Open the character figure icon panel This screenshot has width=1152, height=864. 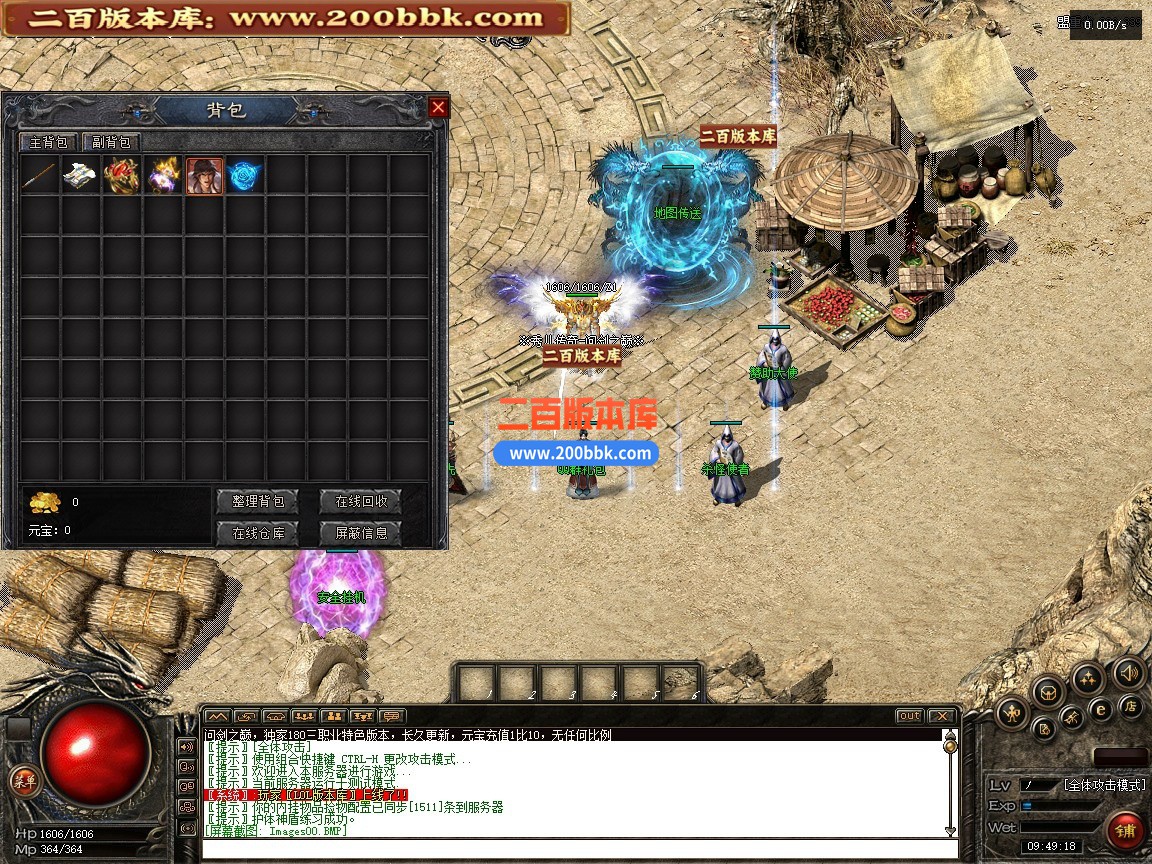click(x=1012, y=713)
